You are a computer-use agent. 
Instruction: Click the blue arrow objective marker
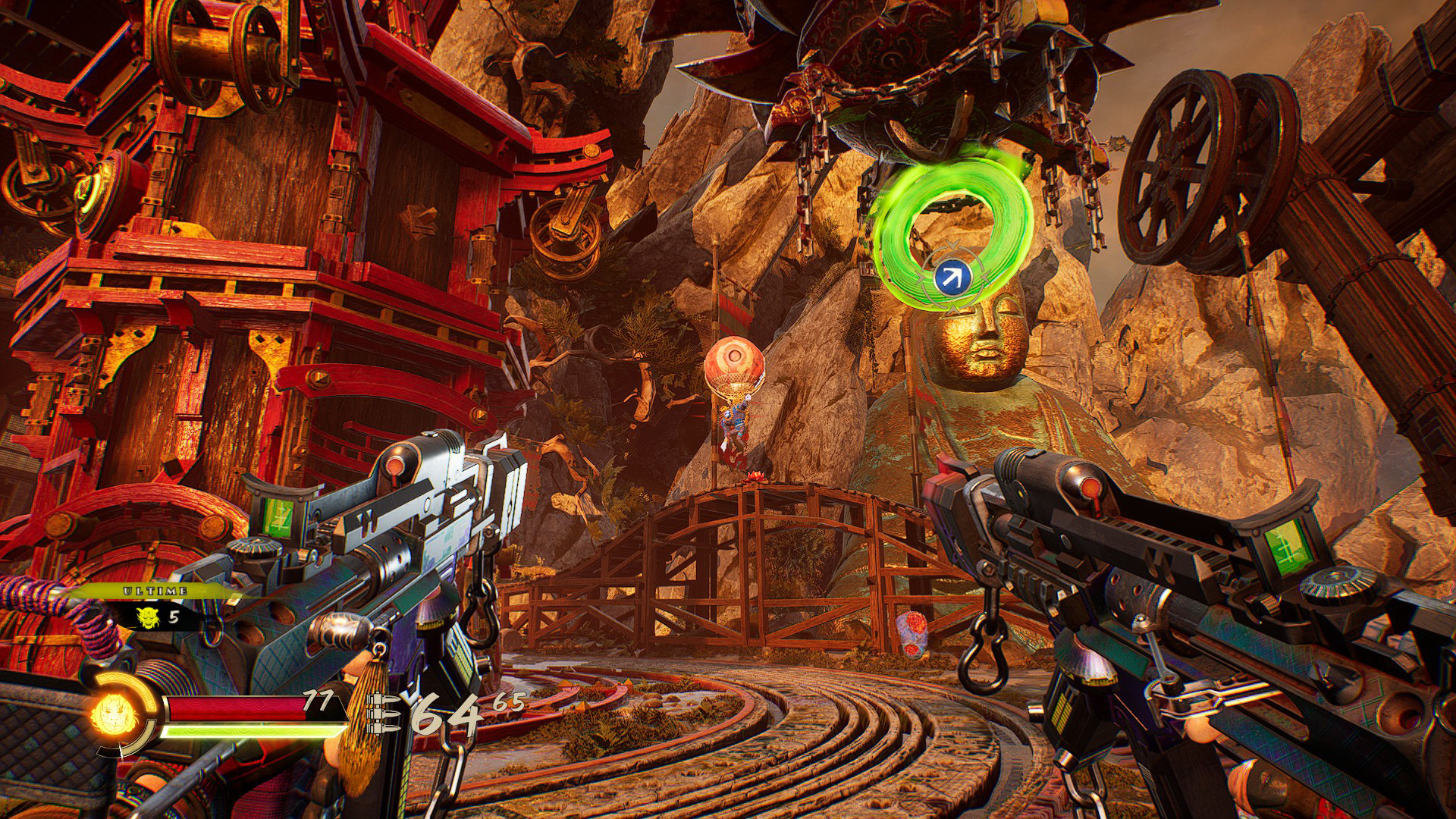point(952,278)
